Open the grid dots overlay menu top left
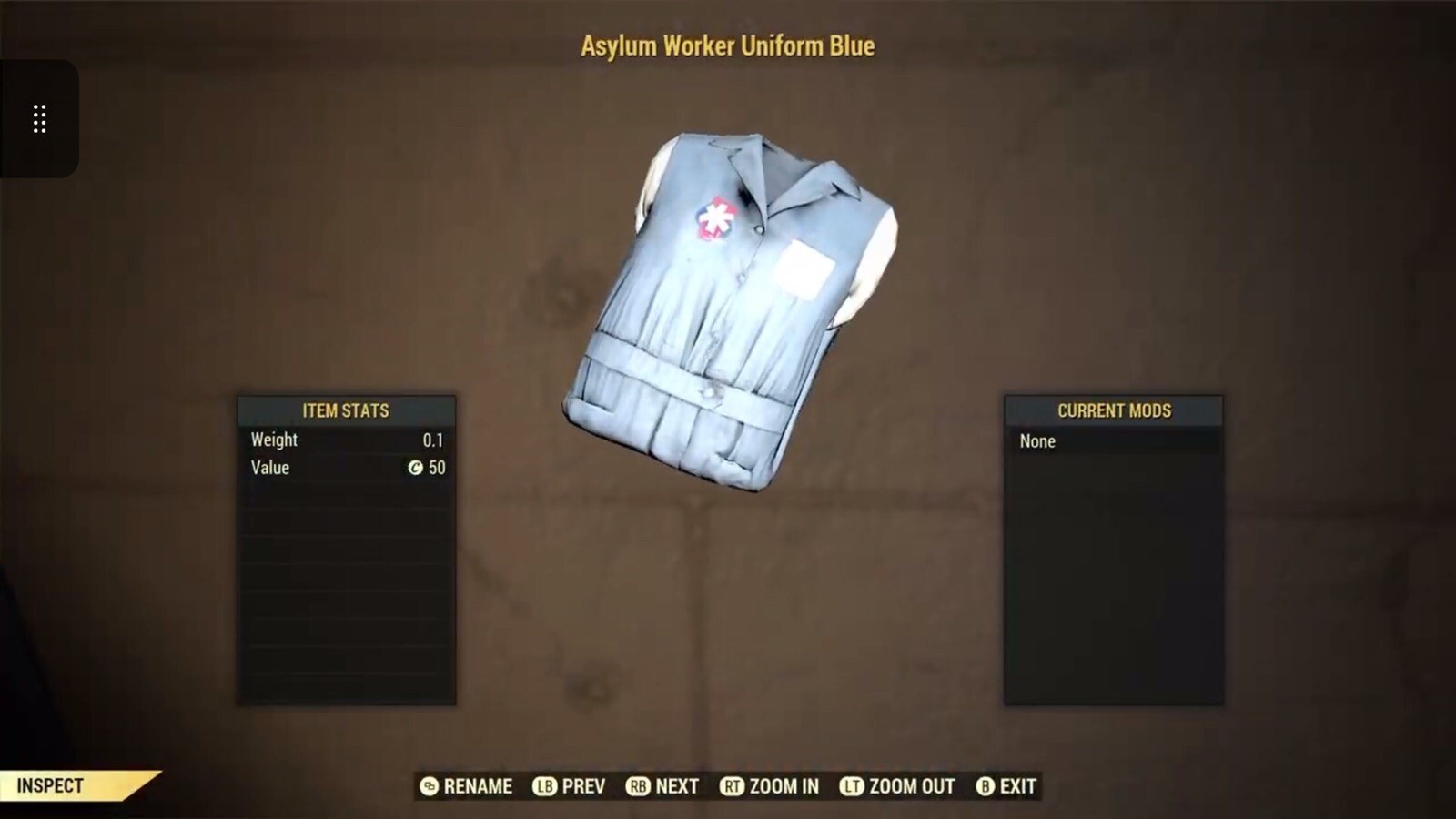The width and height of the screenshot is (1456, 819). (38, 118)
